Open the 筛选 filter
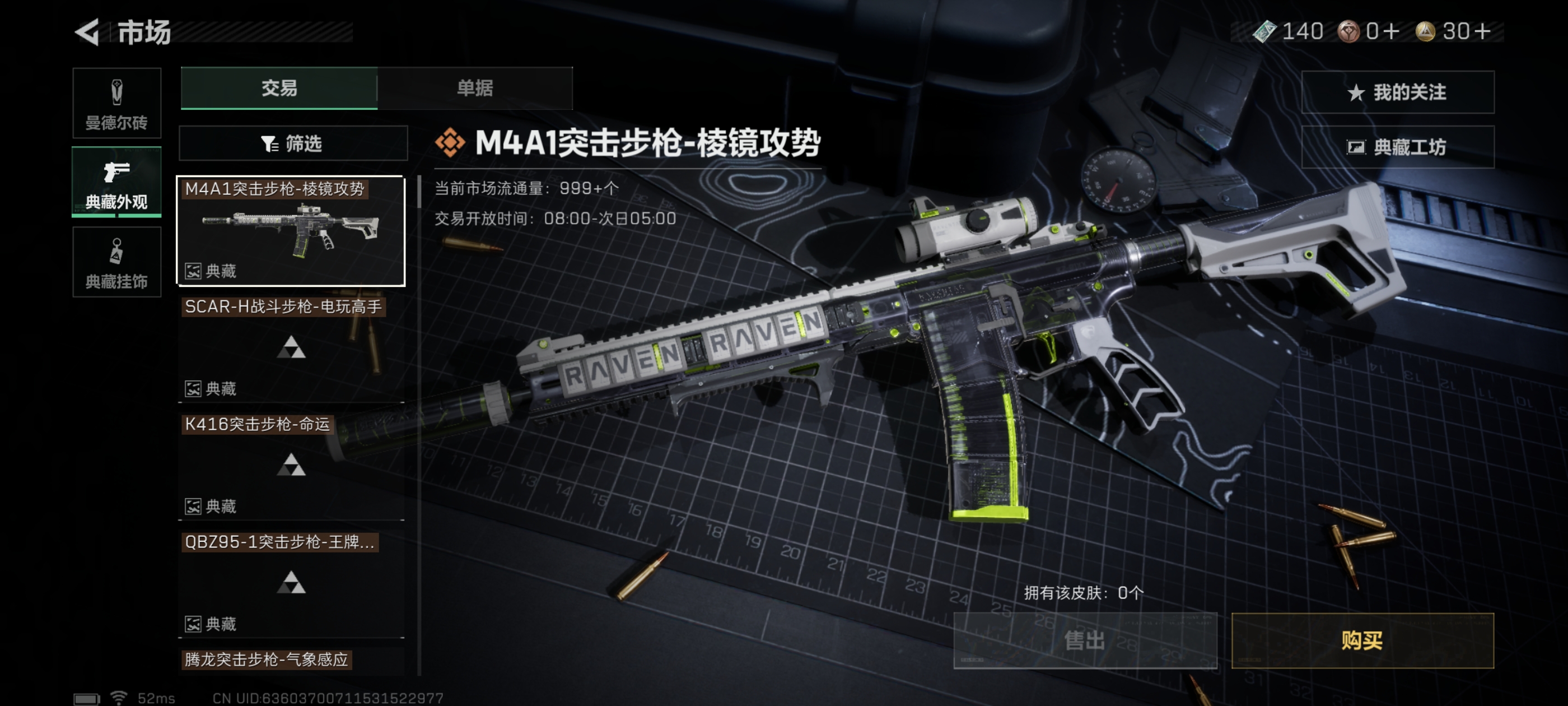The height and width of the screenshot is (706, 1568). pos(293,144)
